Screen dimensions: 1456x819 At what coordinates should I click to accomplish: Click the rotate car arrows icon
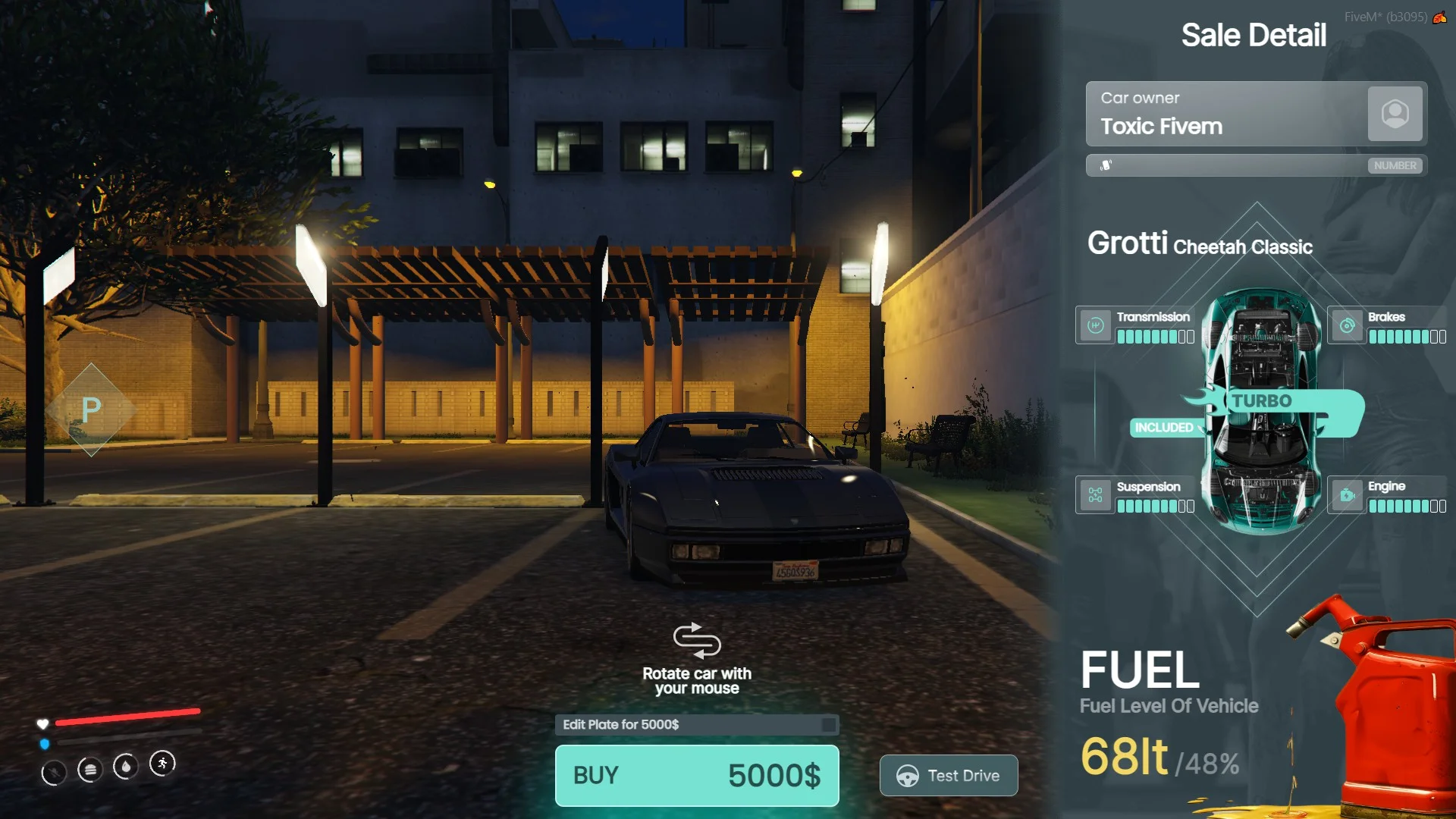click(696, 641)
